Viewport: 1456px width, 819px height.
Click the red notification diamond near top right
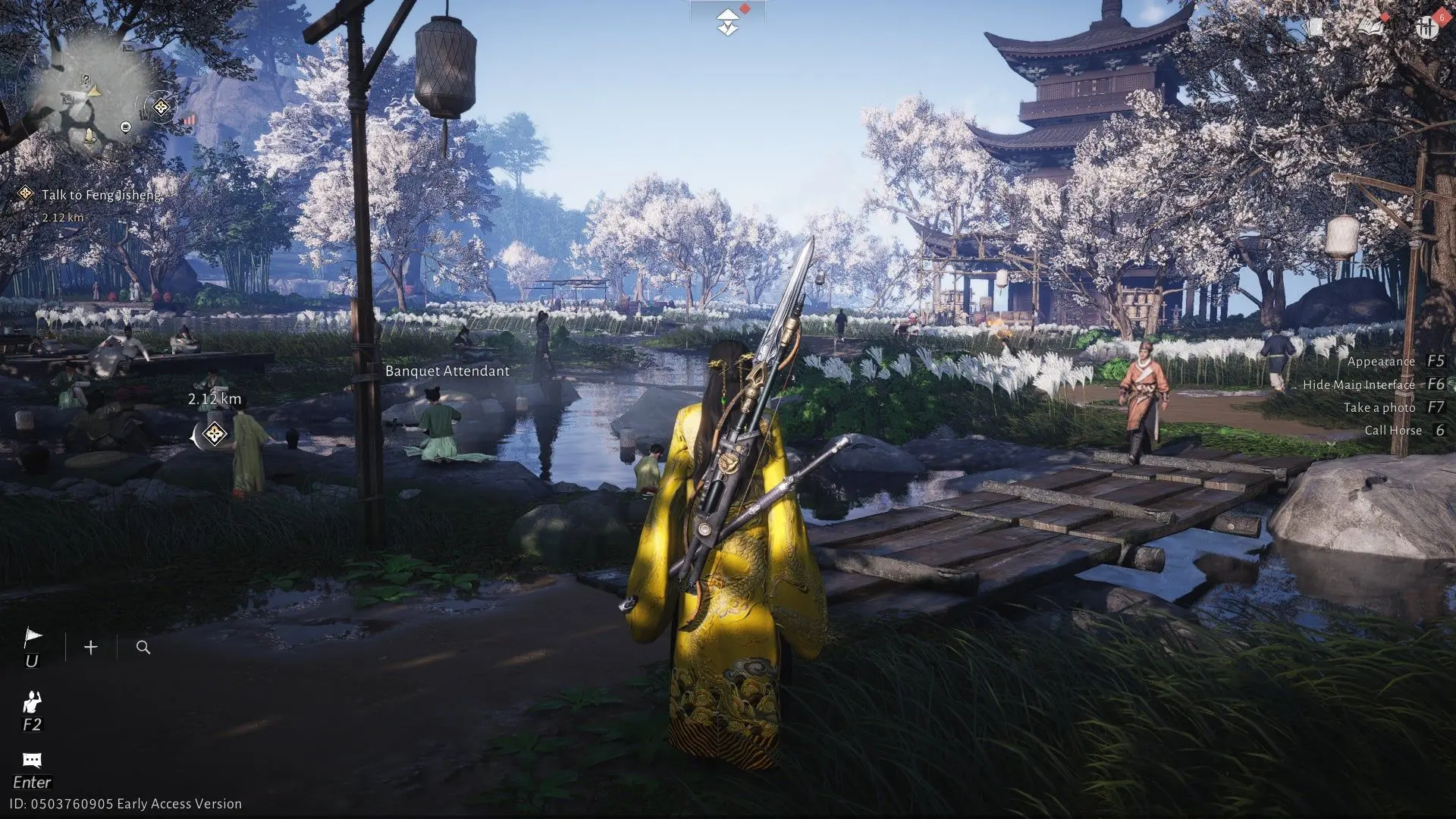coord(1385,17)
